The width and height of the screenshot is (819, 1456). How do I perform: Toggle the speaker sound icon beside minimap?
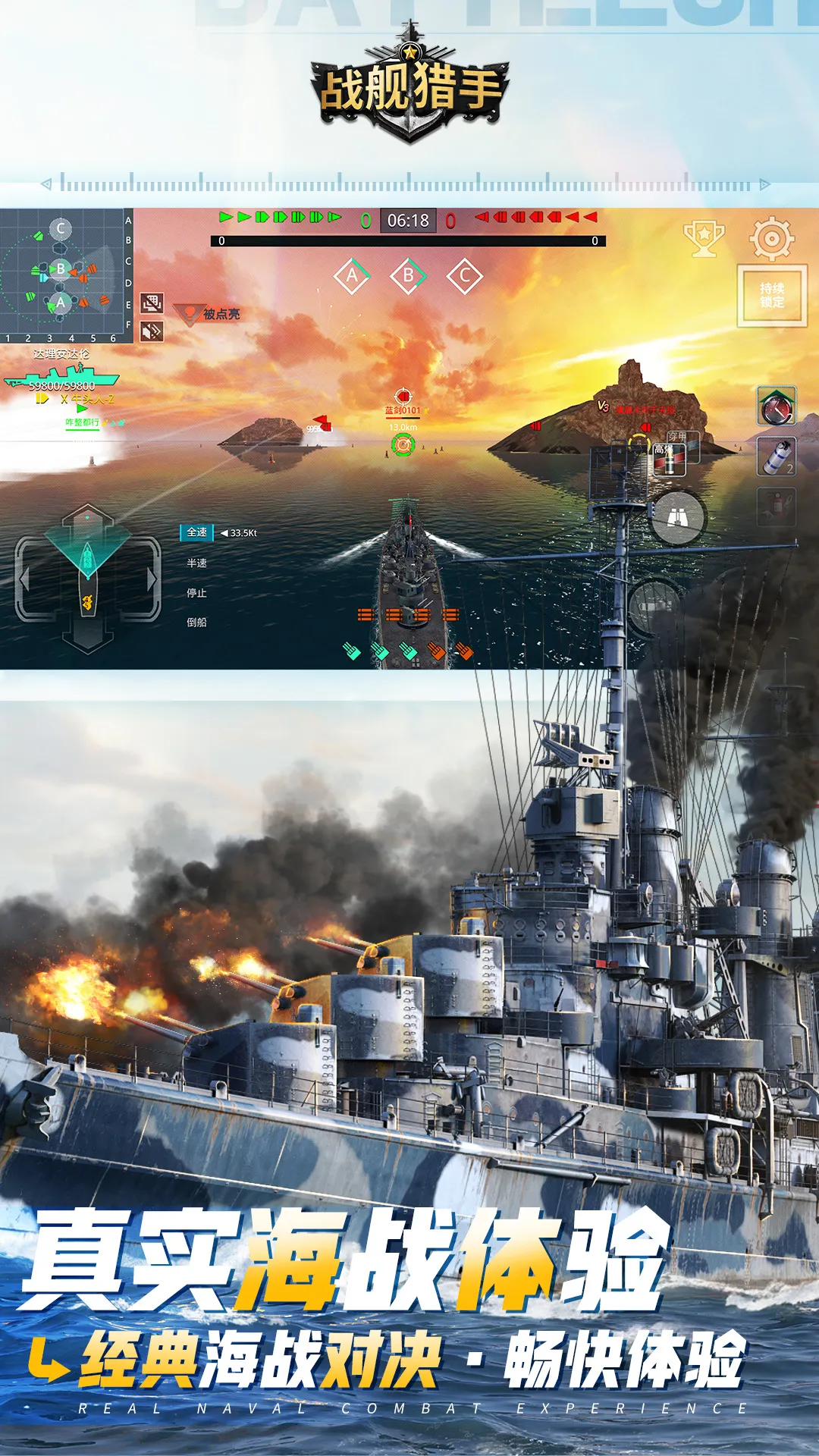152,331
